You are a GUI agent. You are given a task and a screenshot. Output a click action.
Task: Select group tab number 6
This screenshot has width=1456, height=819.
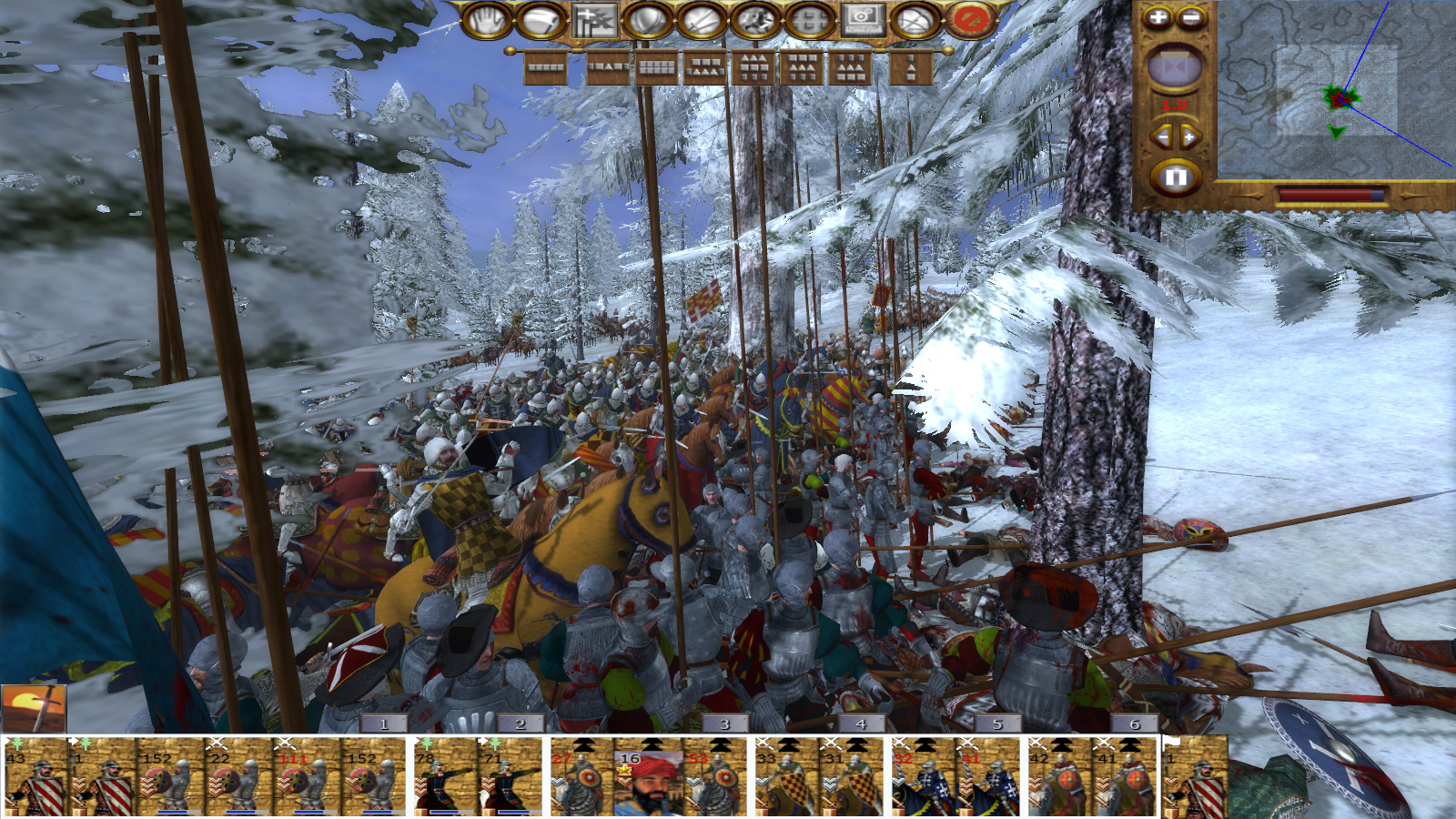[1134, 724]
